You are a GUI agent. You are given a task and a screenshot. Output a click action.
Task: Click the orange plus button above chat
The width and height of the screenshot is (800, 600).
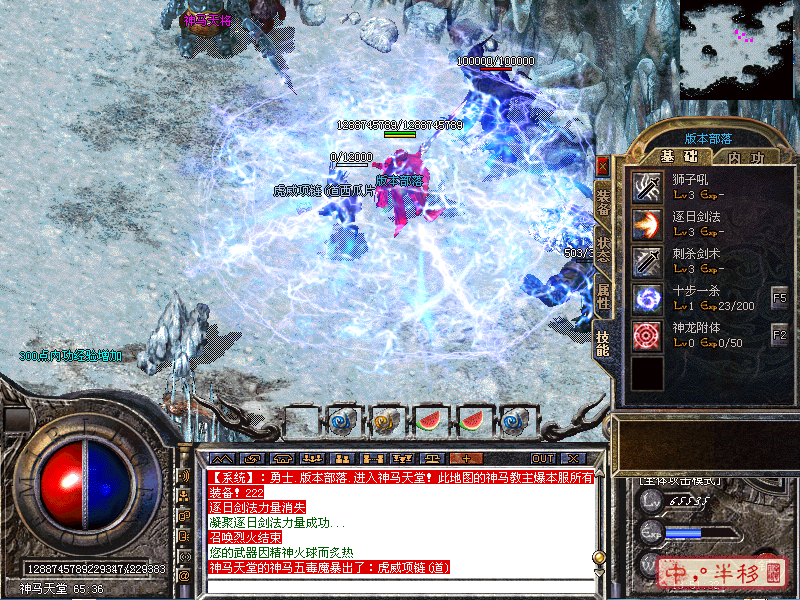(x=465, y=458)
